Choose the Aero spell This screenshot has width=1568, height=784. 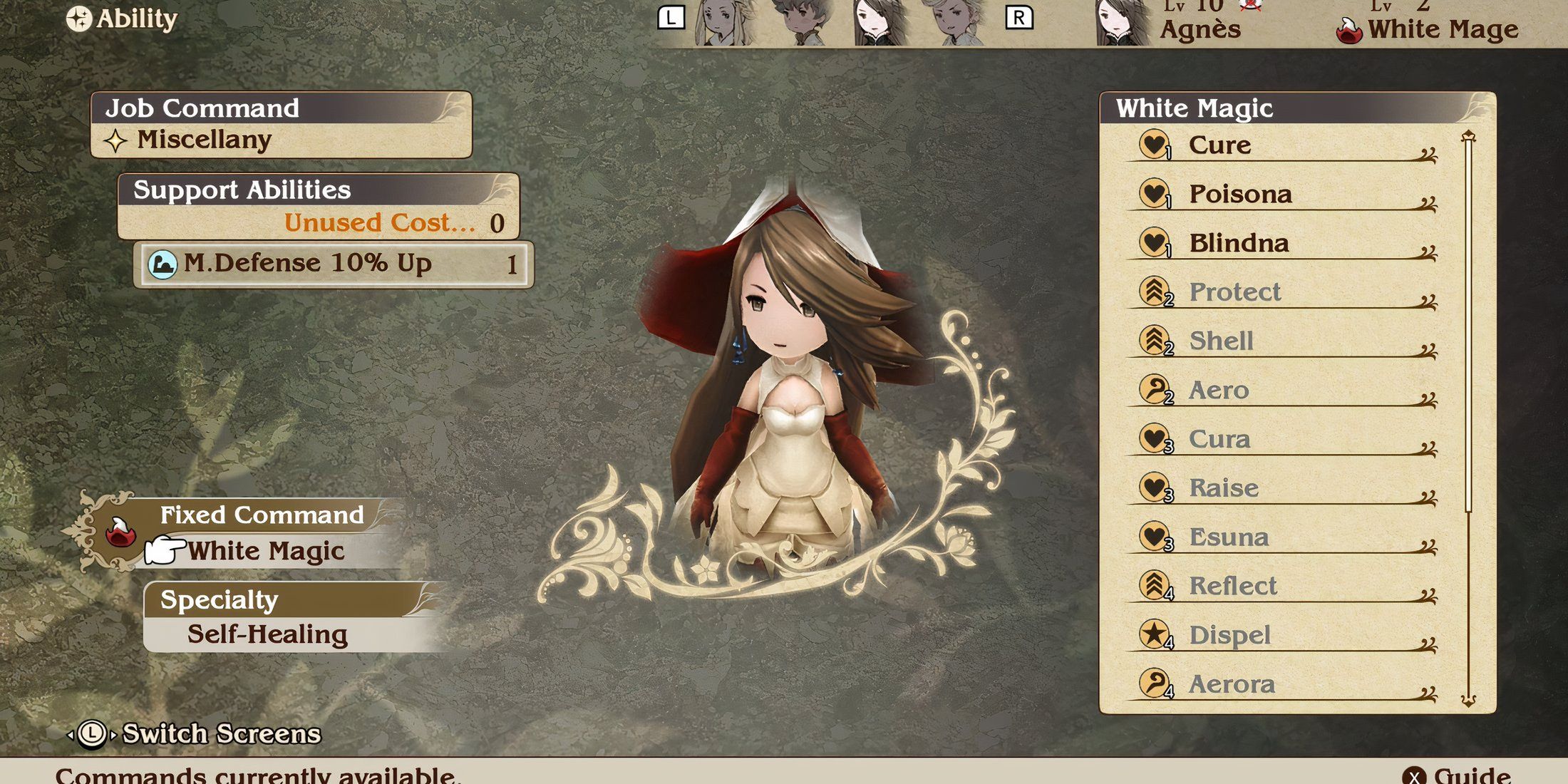[x=1283, y=390]
